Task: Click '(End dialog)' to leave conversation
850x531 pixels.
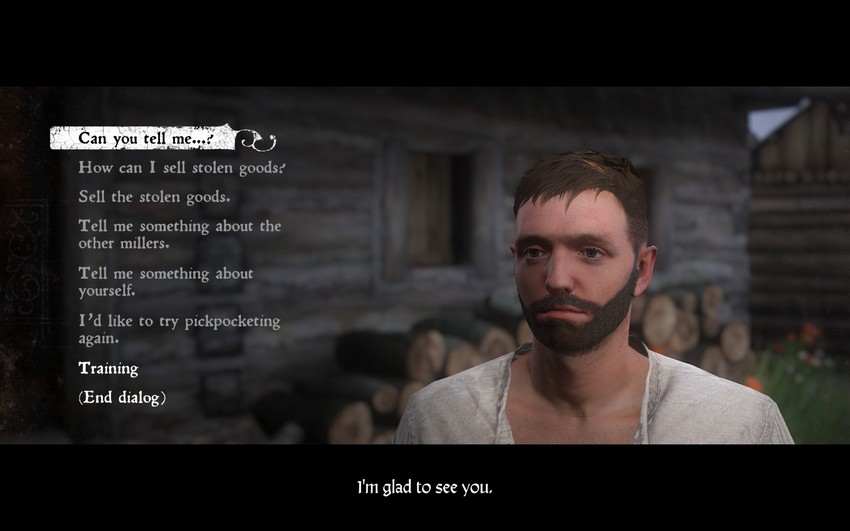Action: pos(122,397)
